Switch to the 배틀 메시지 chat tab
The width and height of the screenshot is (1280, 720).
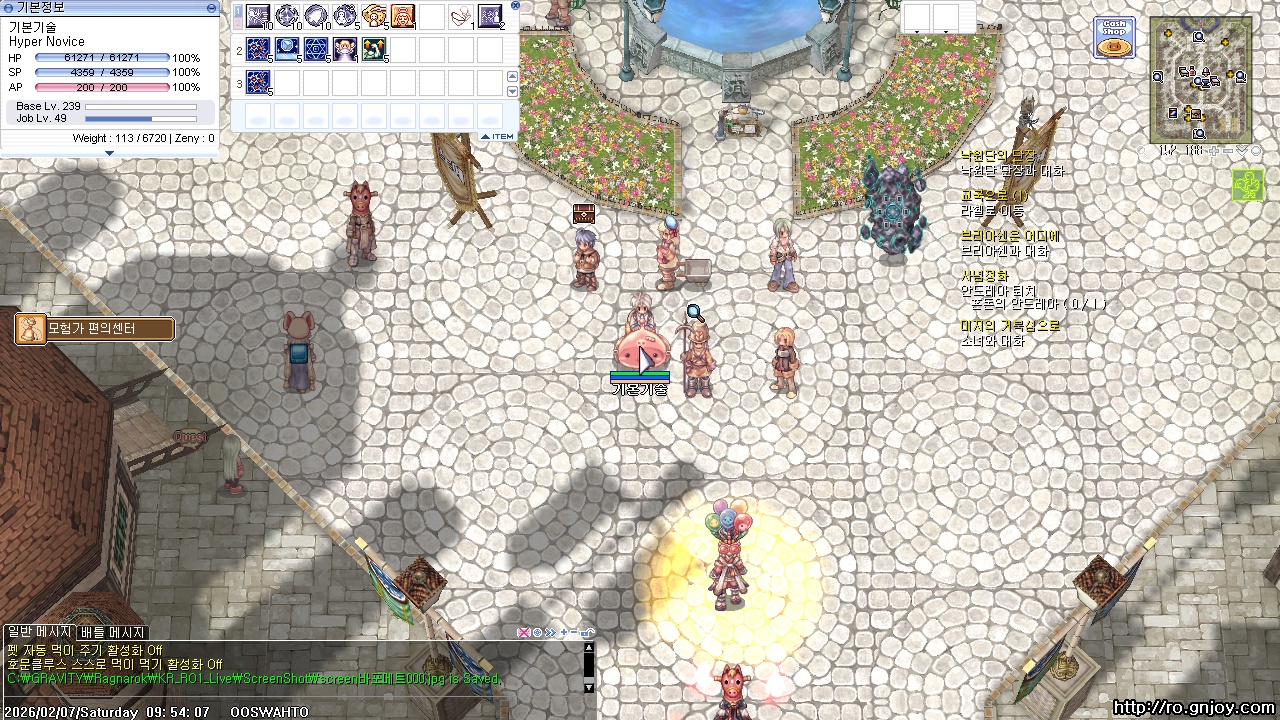pyautogui.click(x=113, y=632)
